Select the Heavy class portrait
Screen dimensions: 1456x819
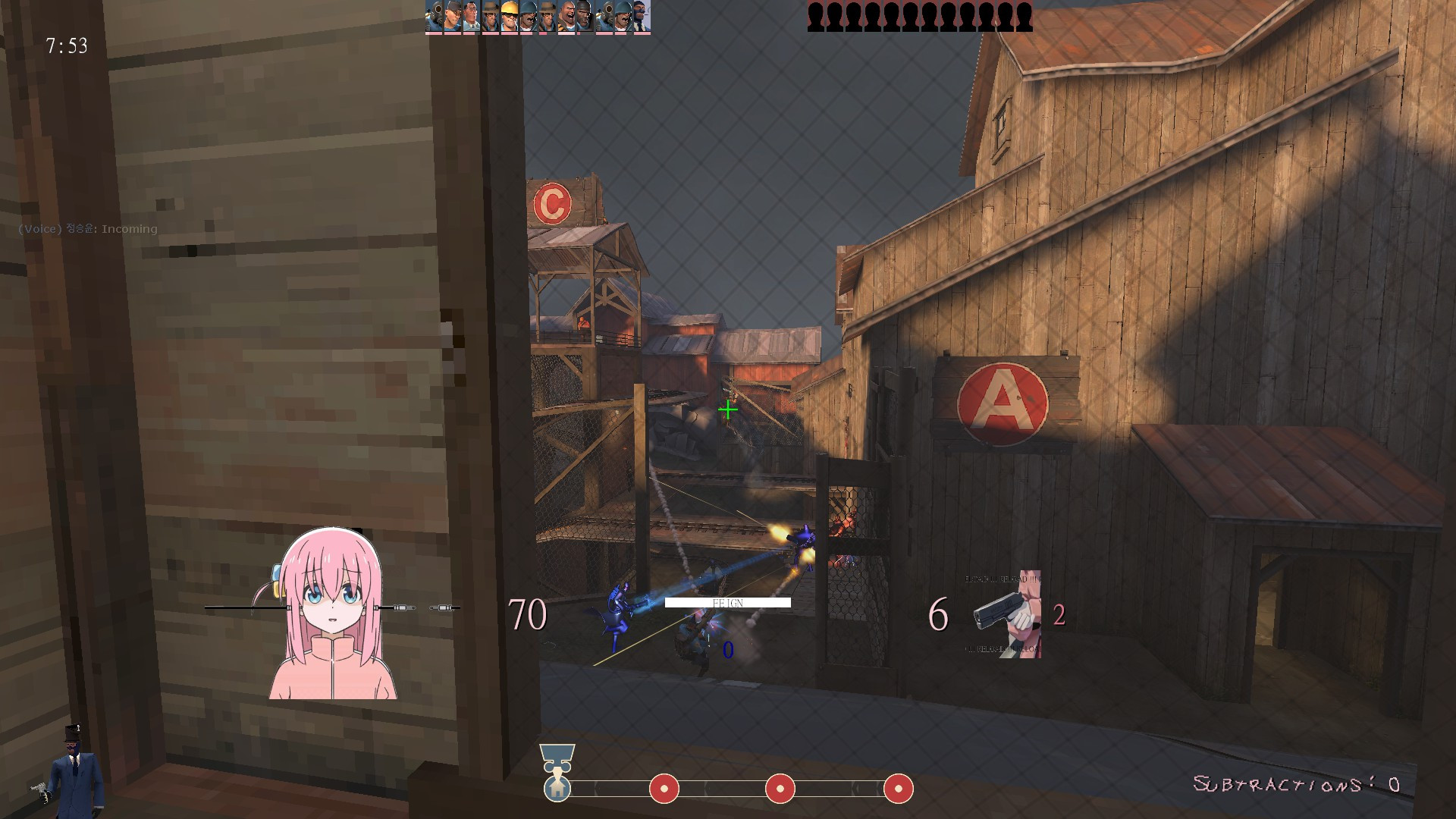pyautogui.click(x=567, y=15)
